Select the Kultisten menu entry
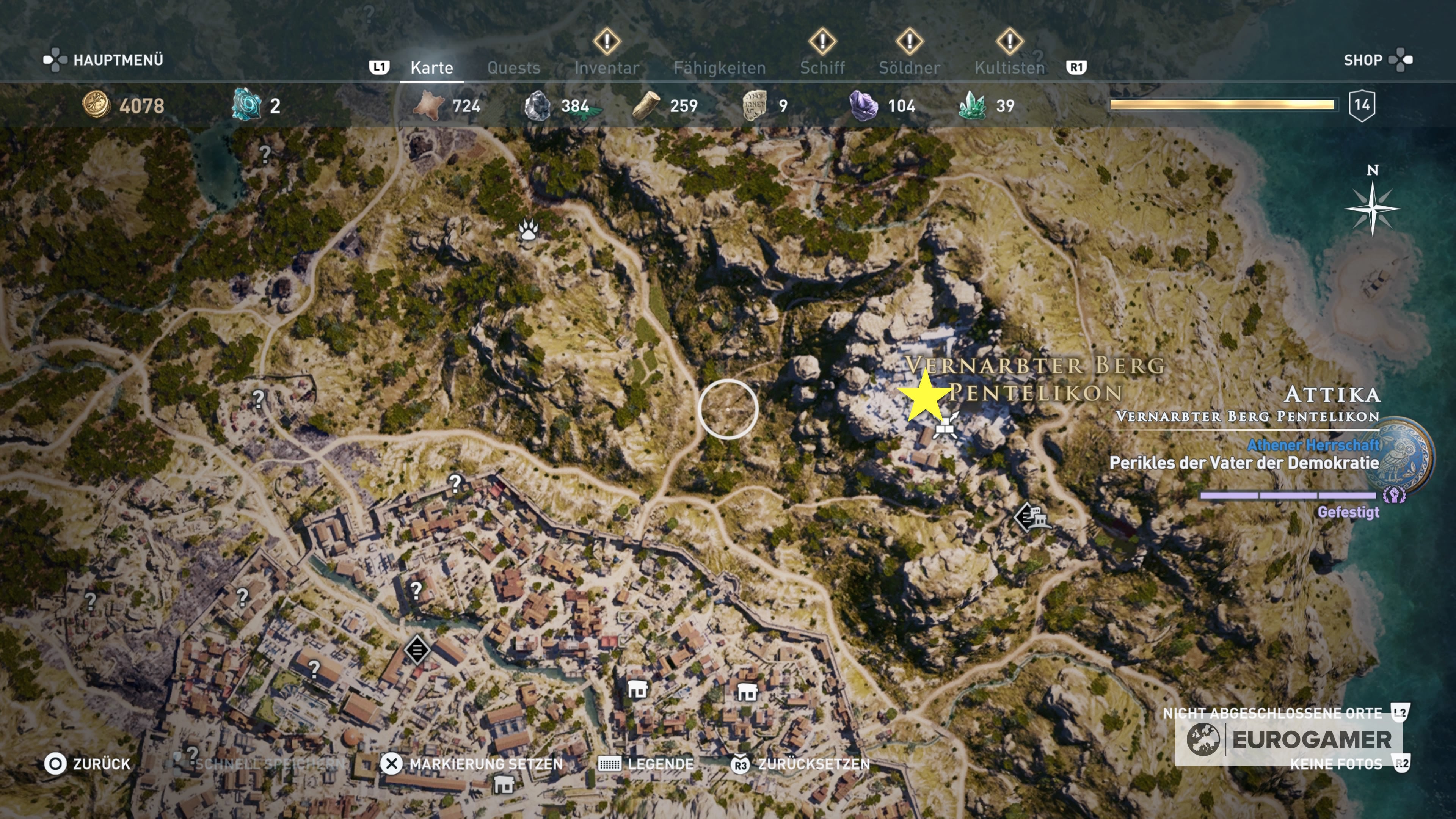 (1010, 68)
